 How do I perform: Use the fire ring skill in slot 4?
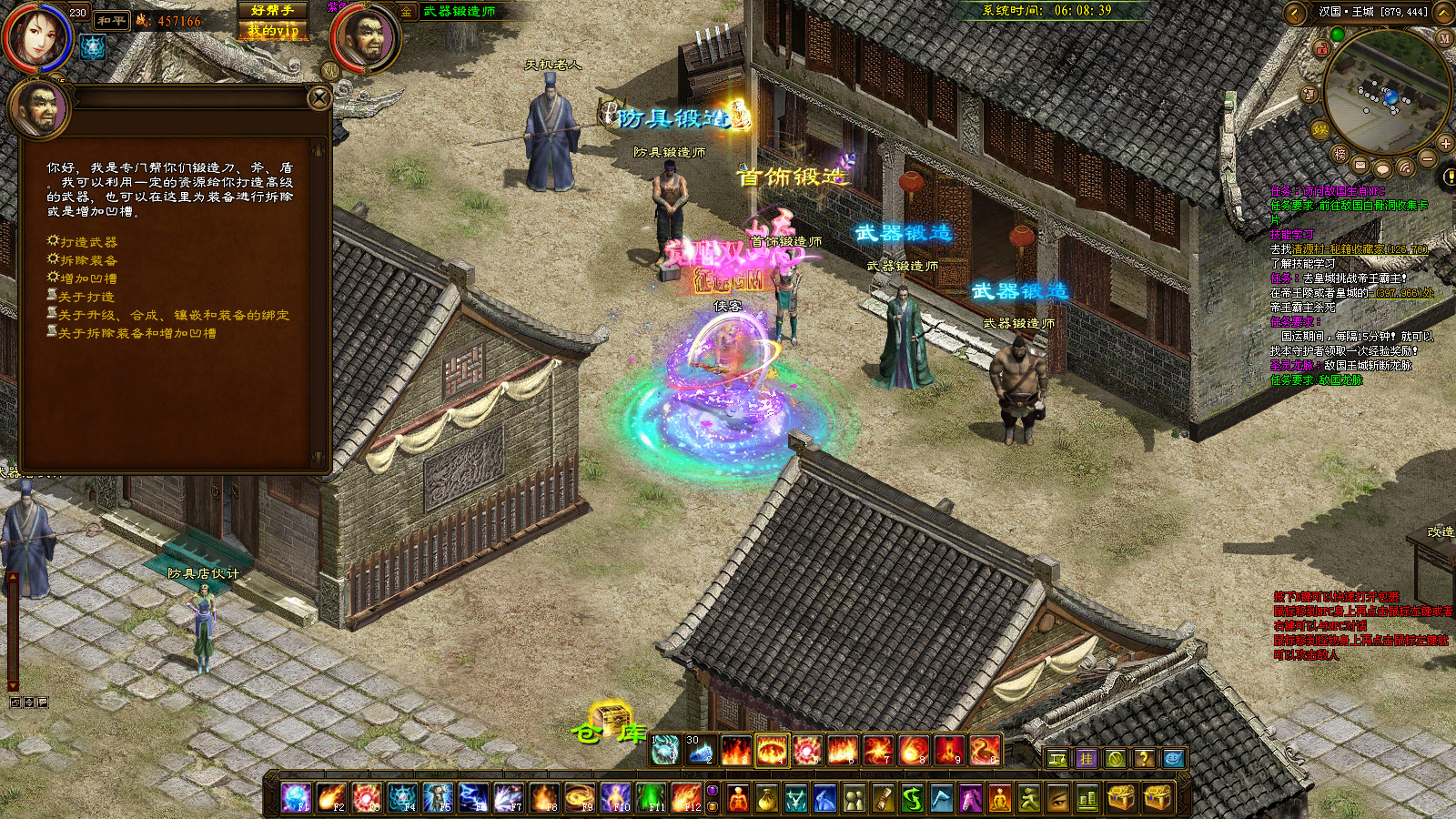click(772, 751)
